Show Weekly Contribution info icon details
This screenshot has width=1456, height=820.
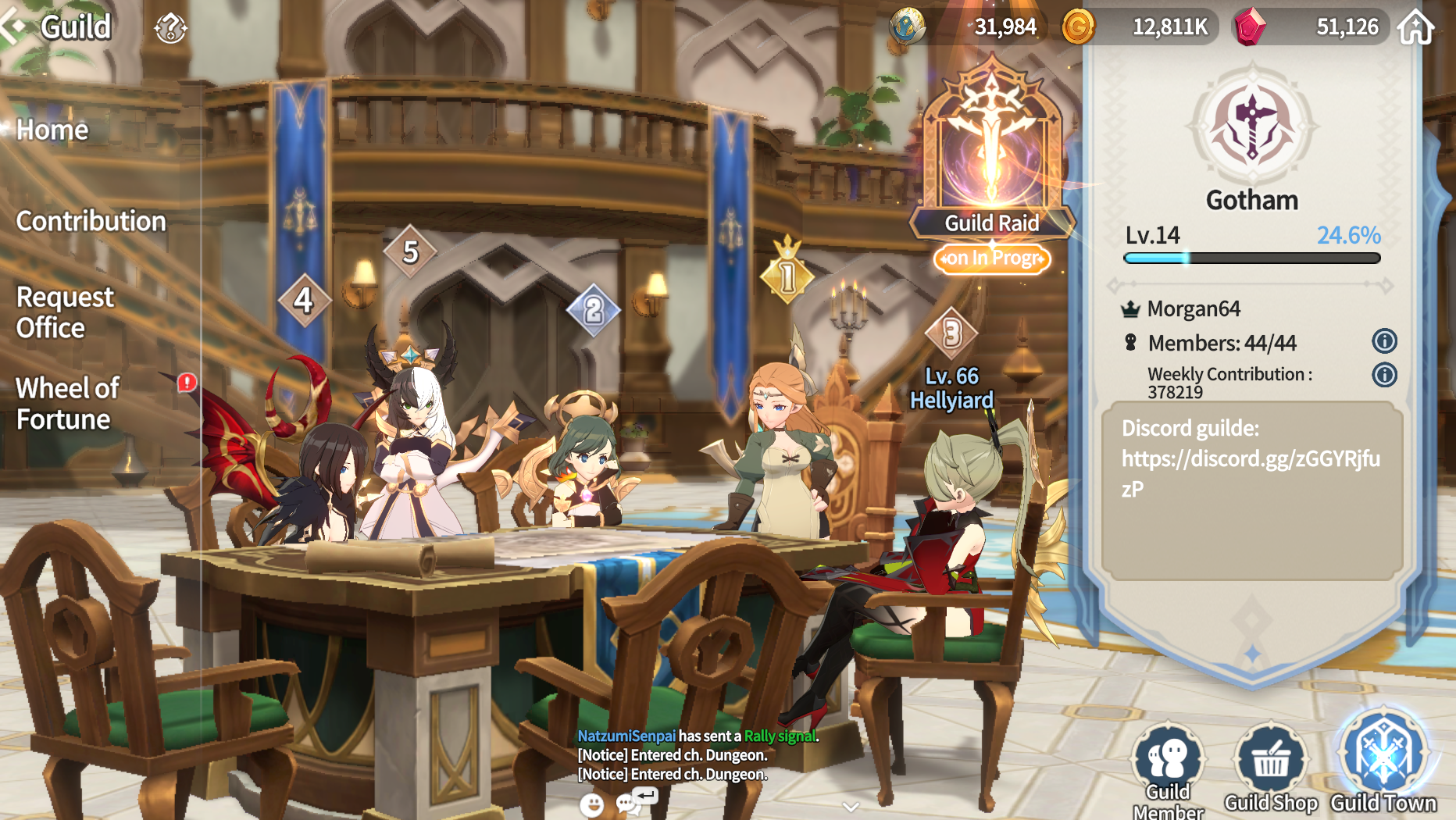pyautogui.click(x=1384, y=376)
